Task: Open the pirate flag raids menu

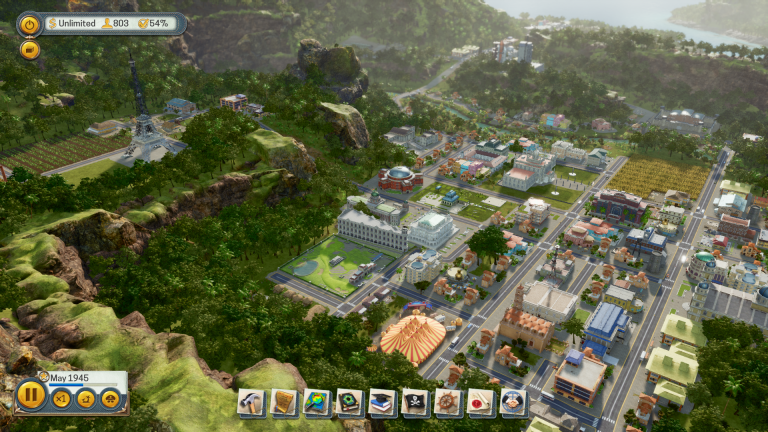Action: tap(415, 402)
